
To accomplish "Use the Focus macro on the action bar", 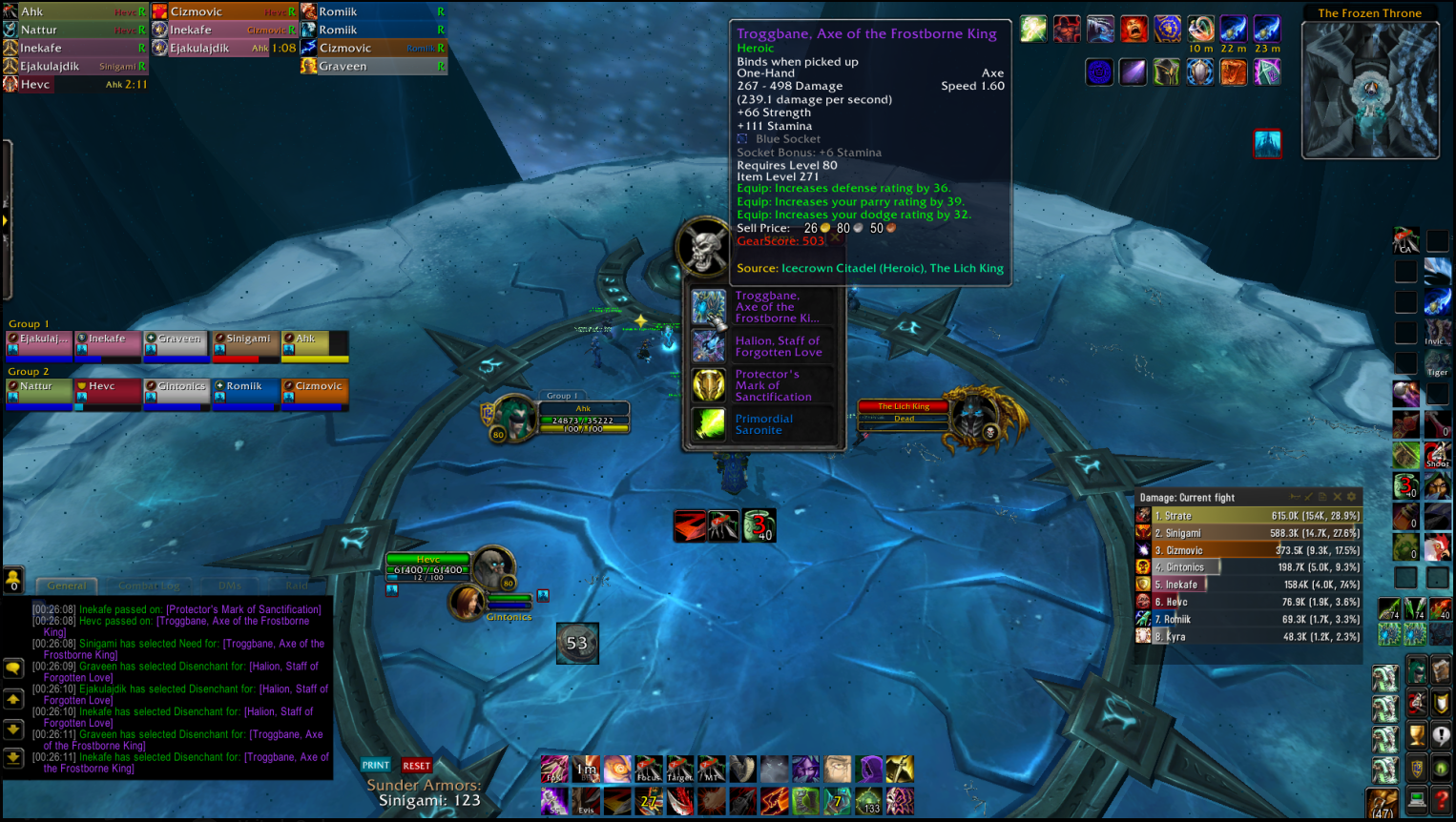I will pyautogui.click(x=649, y=769).
